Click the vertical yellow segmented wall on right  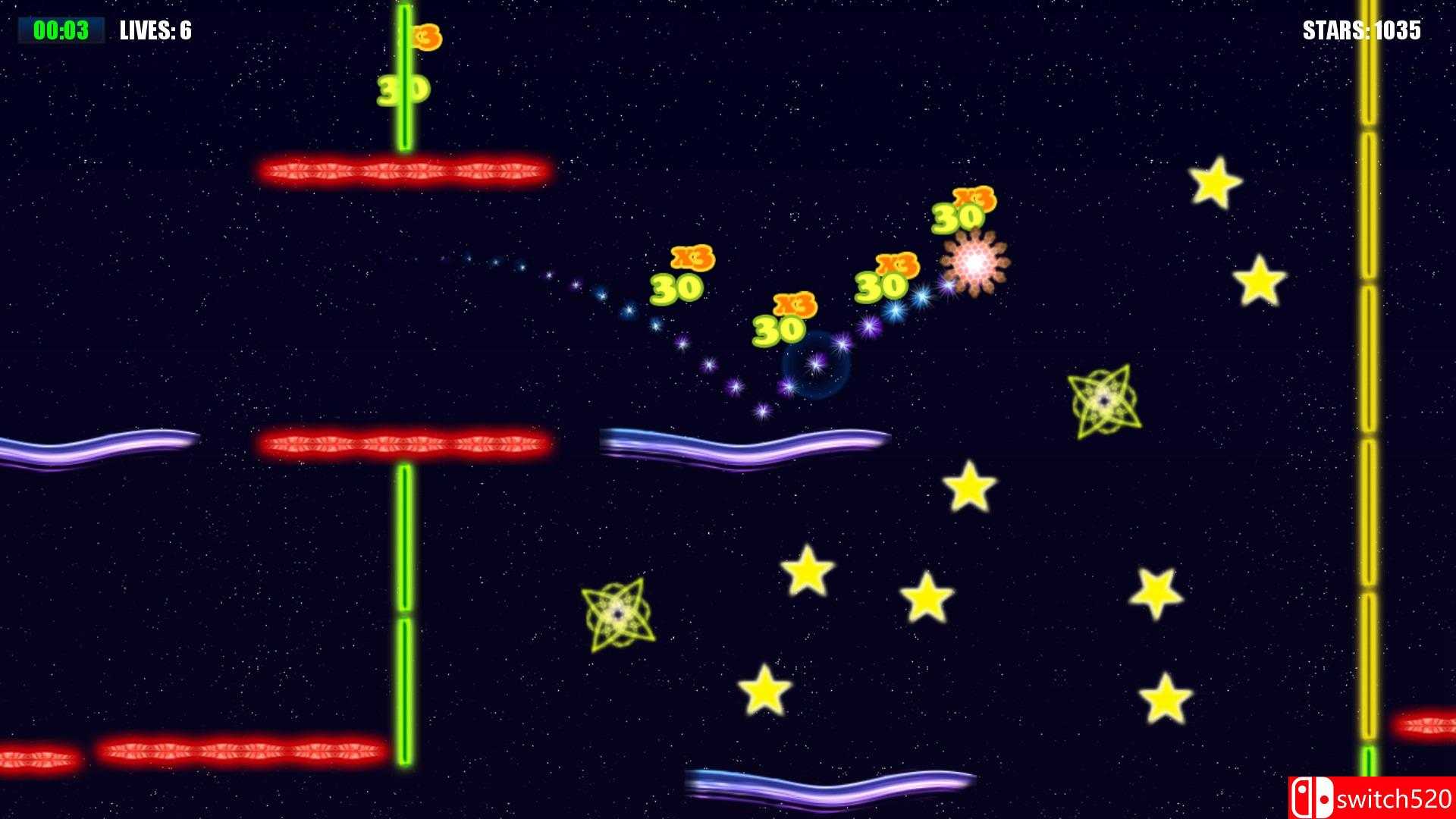pyautogui.click(x=1369, y=379)
